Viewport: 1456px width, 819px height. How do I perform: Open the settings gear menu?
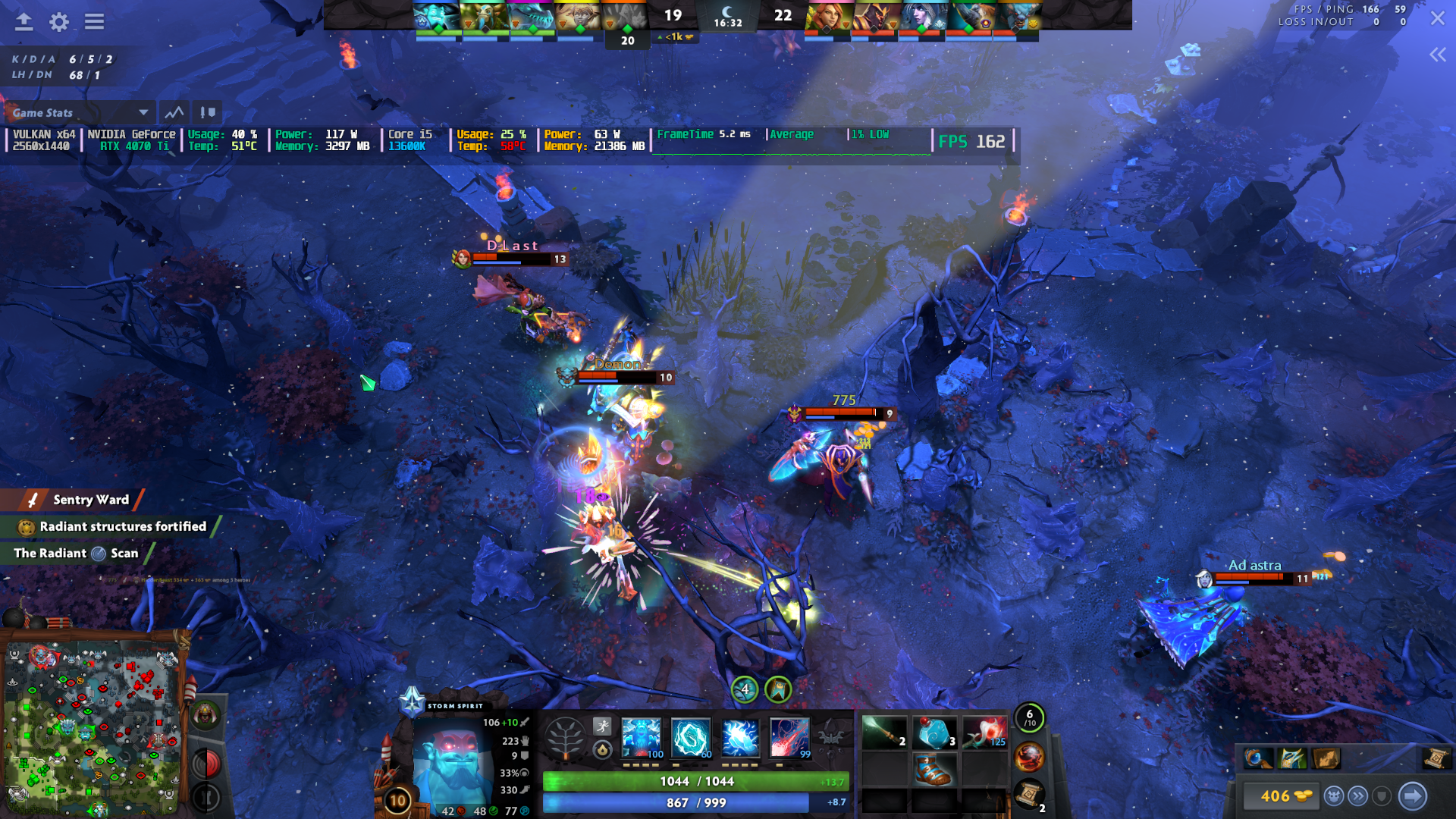tap(59, 22)
